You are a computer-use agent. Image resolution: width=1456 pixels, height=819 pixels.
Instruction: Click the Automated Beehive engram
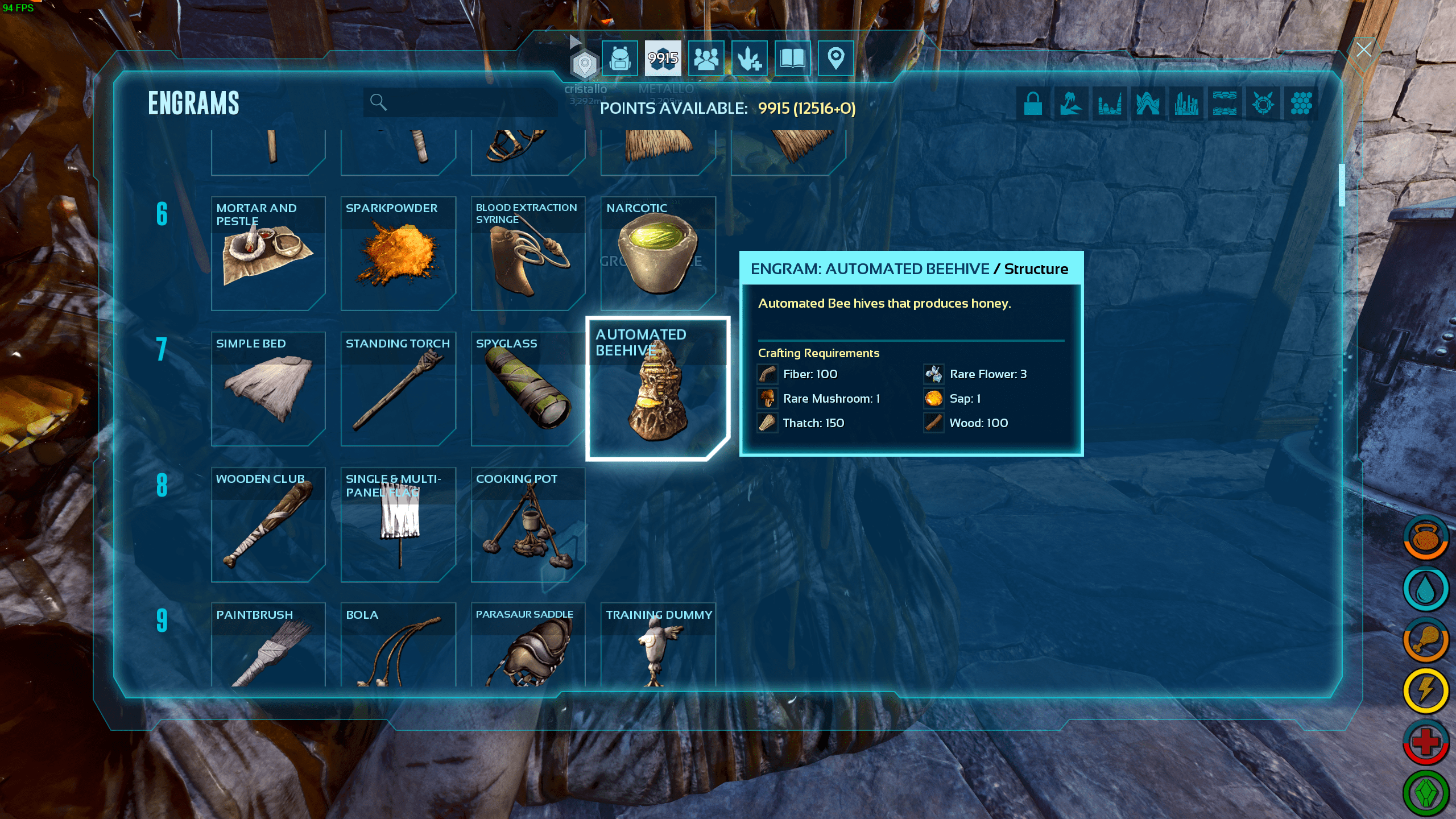(658, 389)
